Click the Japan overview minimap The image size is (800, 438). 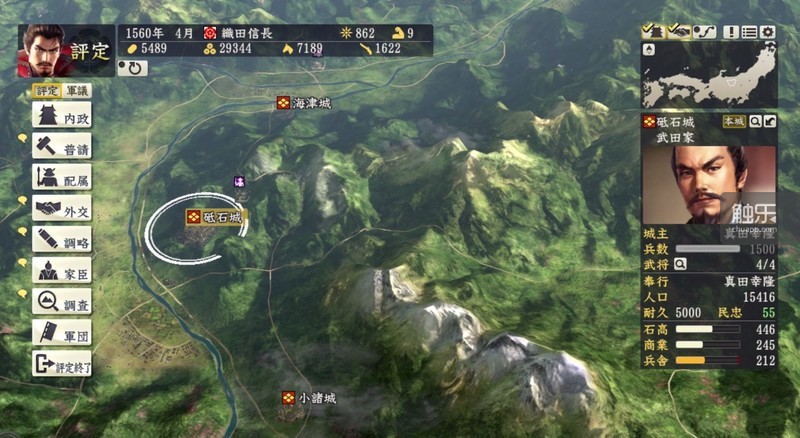(x=710, y=77)
